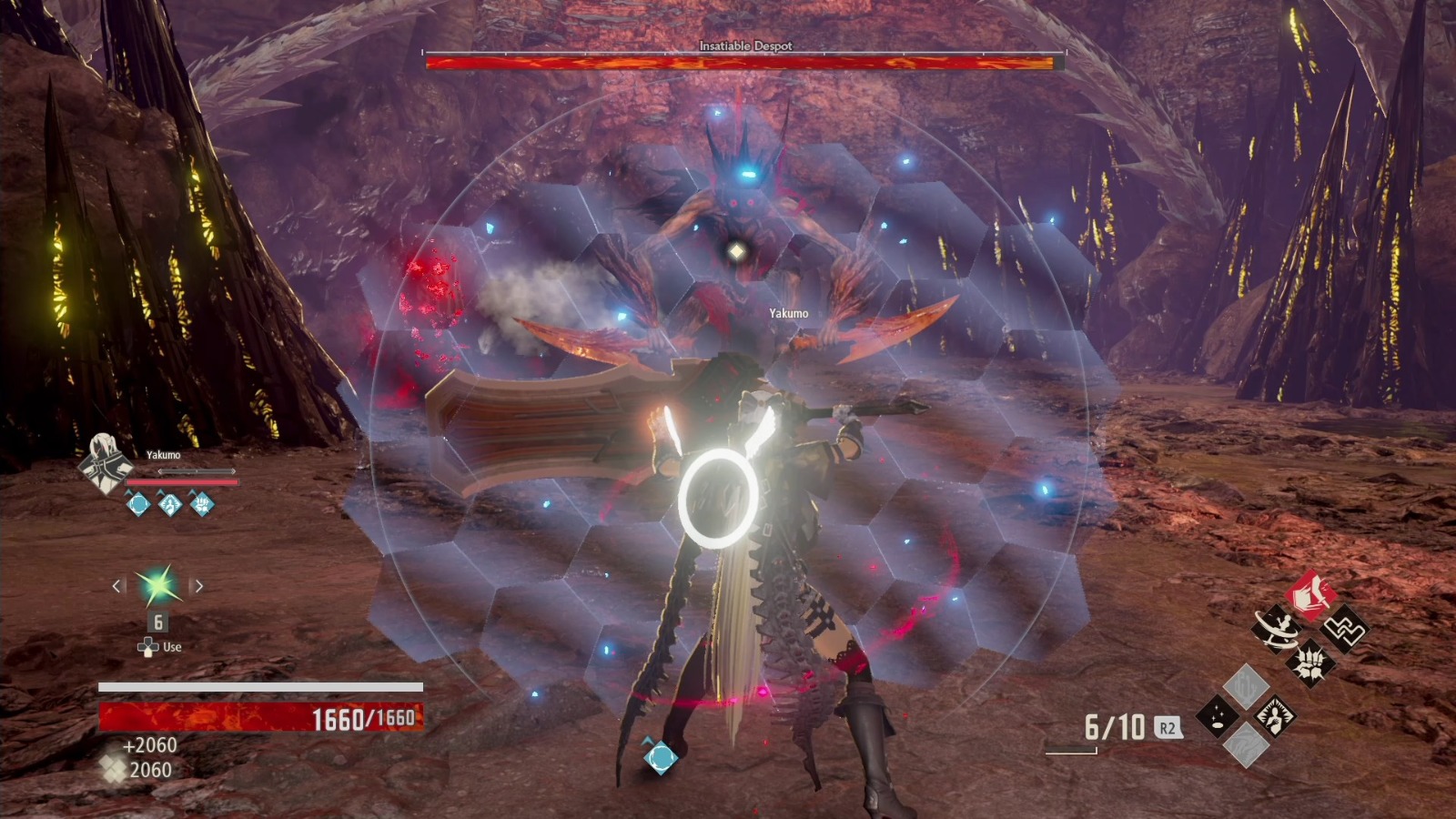Select the greyed-out bottom gift slot
The width and height of the screenshot is (1456, 819).
click(x=1246, y=746)
